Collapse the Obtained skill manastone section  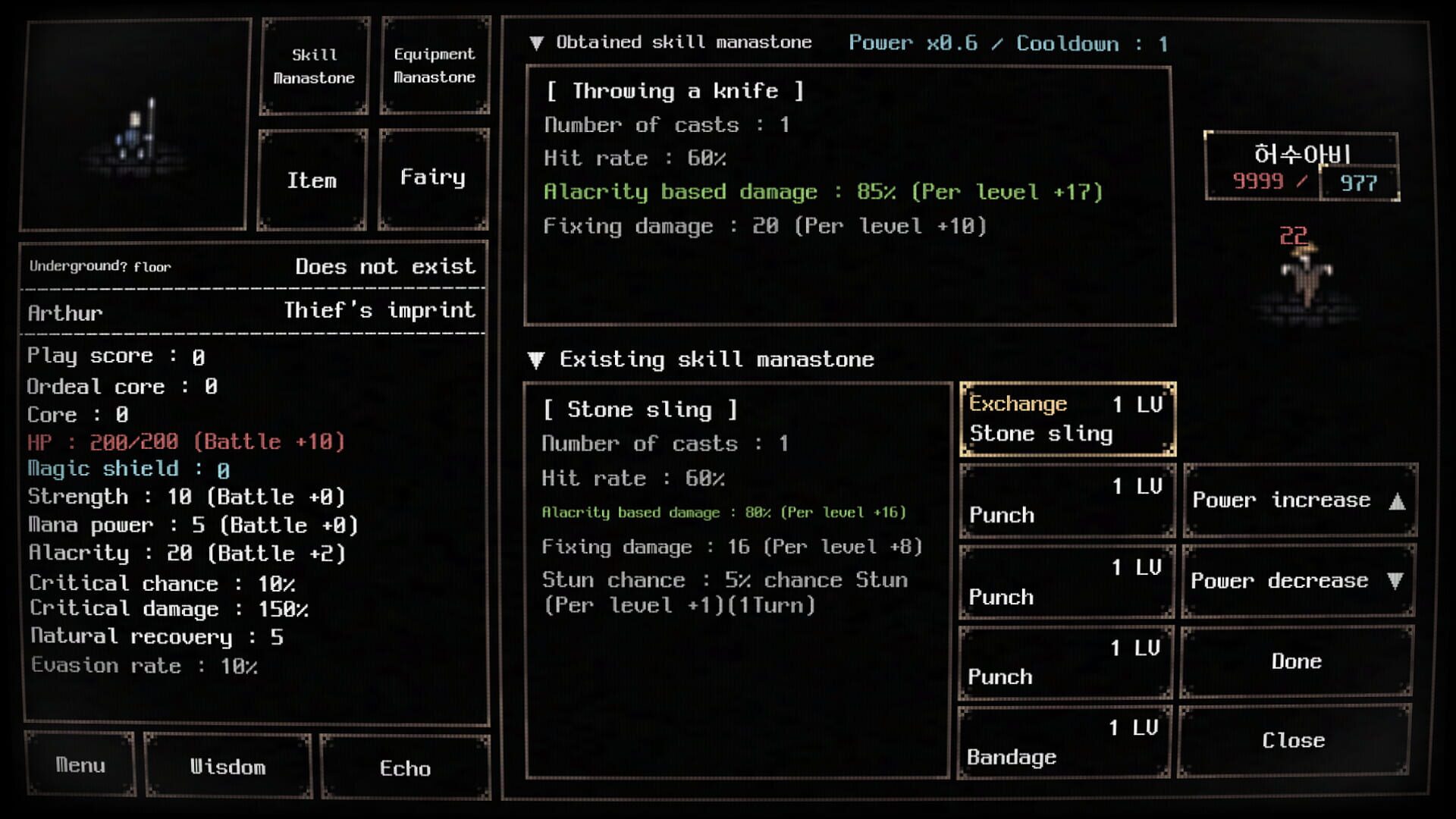tap(539, 42)
